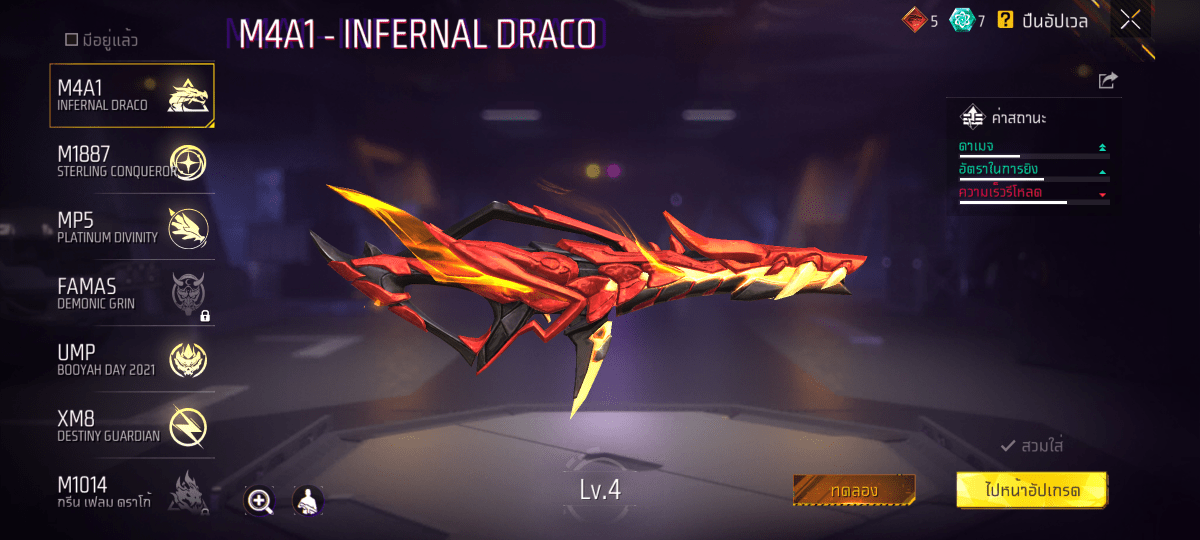Tap the red upgrade token currency icon

[914, 20]
